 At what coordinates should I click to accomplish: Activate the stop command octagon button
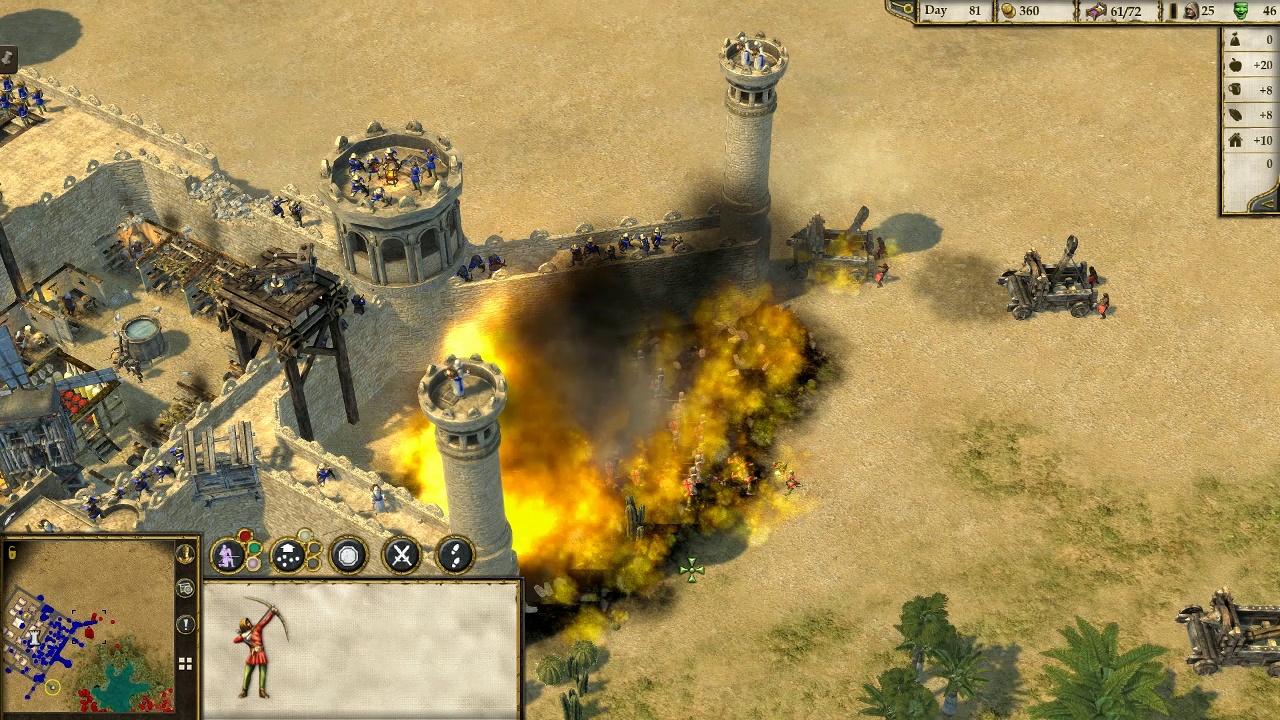(348, 556)
